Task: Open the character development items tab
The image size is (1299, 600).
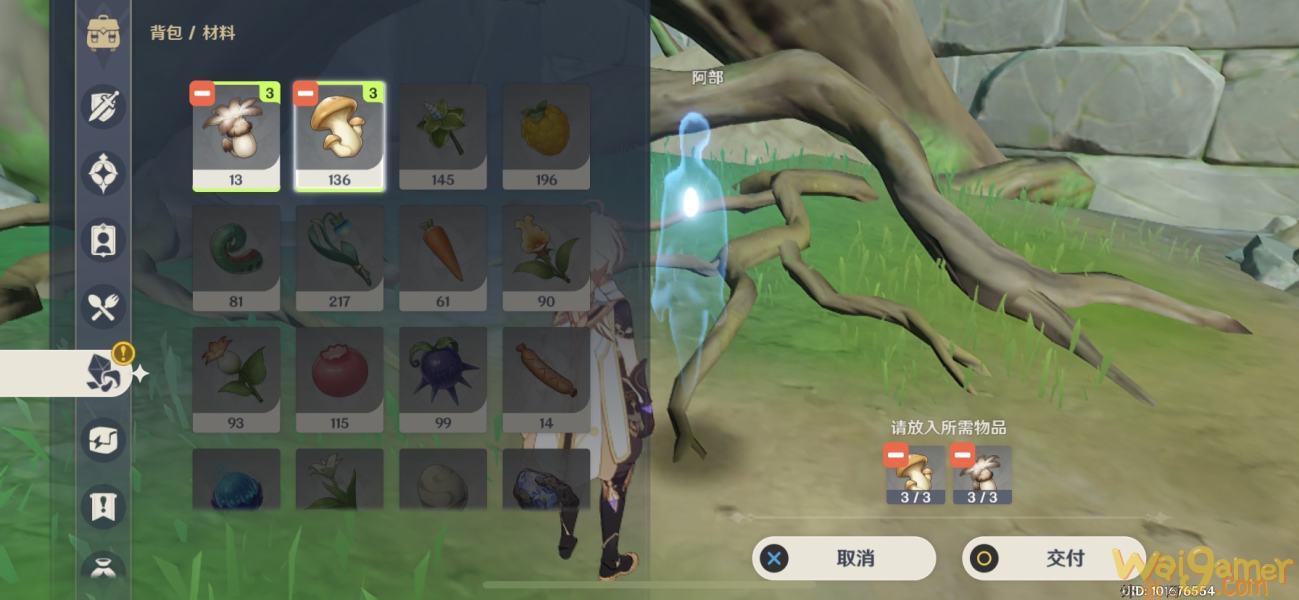Action: click(x=104, y=241)
